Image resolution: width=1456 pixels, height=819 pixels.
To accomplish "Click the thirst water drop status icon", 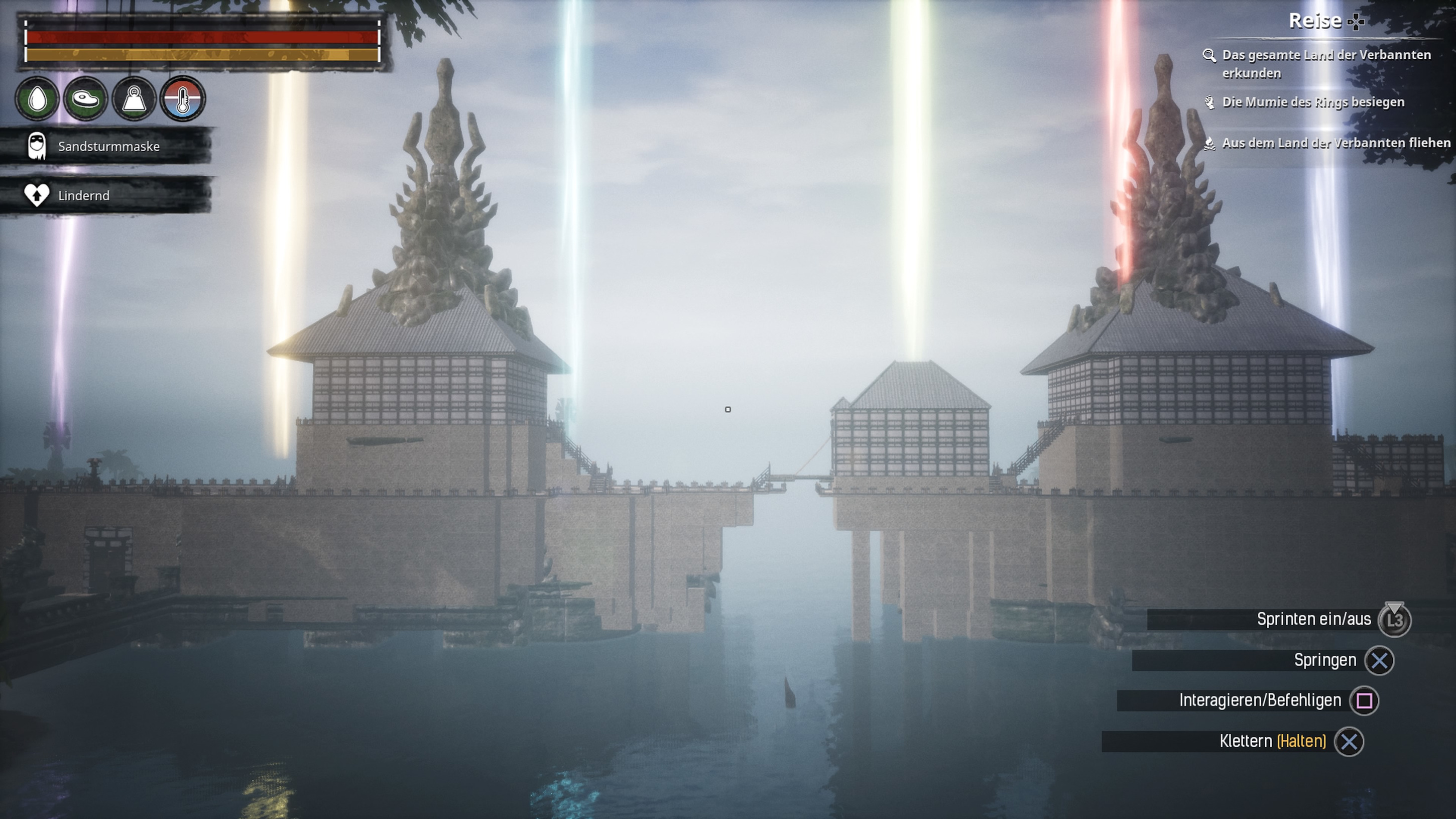I will (x=37, y=99).
